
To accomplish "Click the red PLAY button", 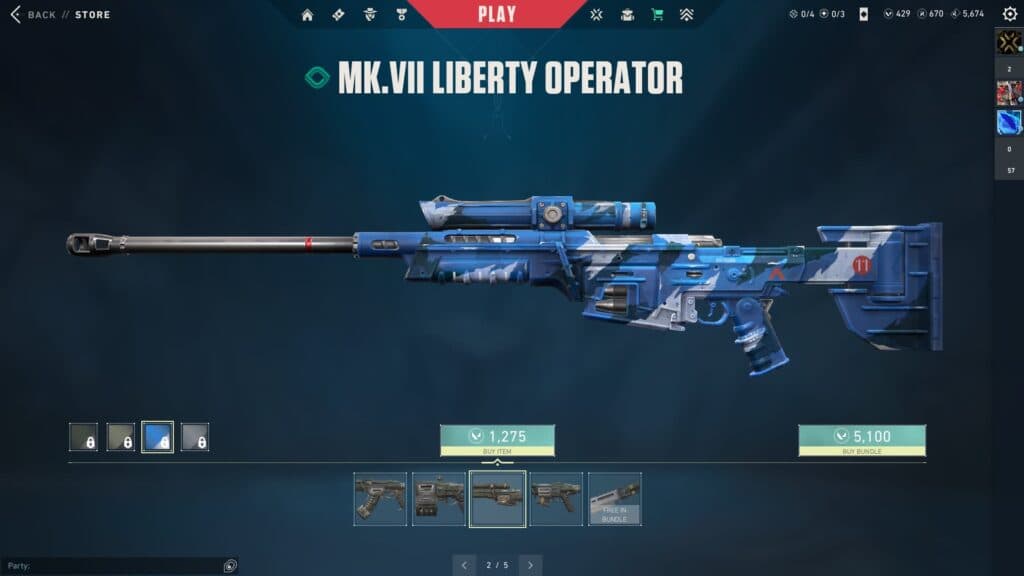I will point(497,14).
